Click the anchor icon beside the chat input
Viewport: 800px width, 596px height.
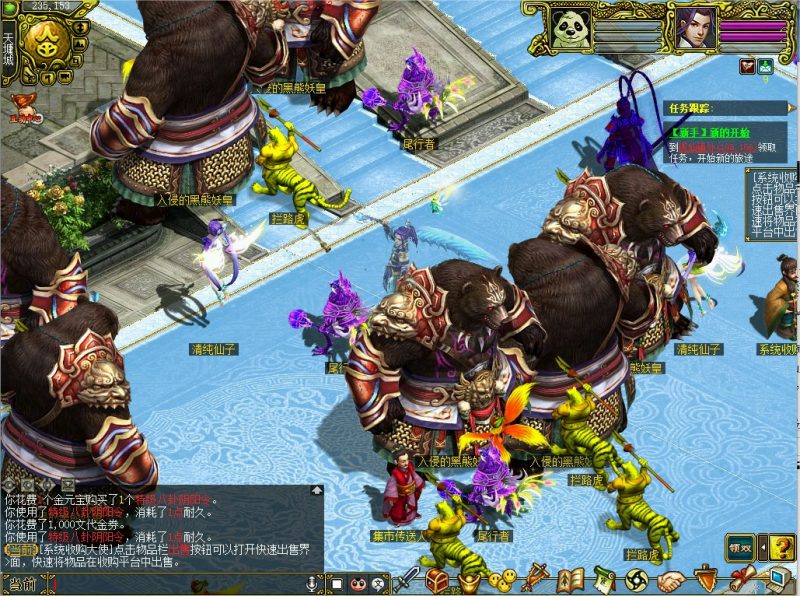coord(313,584)
